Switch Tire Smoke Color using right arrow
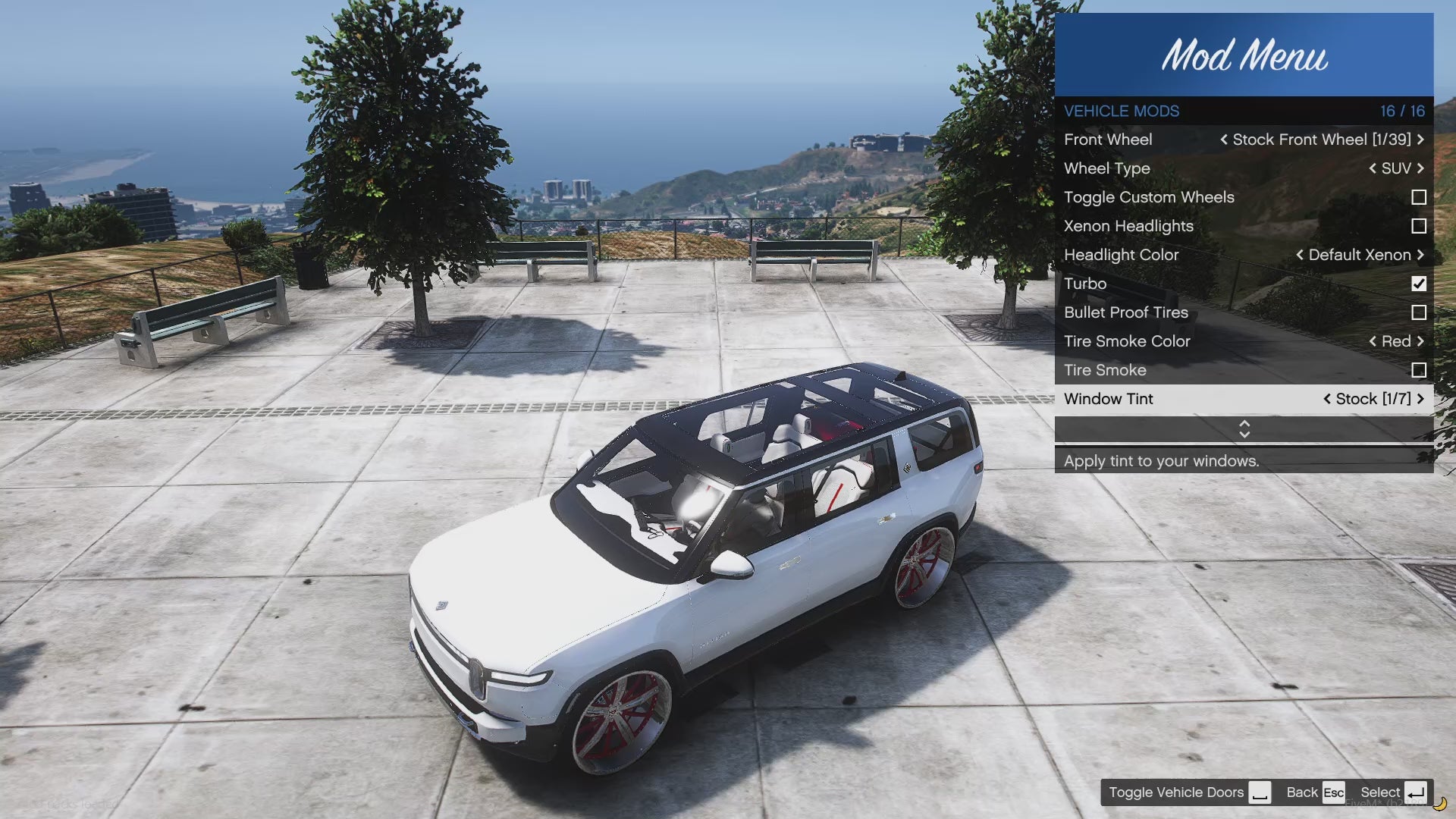 (1420, 341)
